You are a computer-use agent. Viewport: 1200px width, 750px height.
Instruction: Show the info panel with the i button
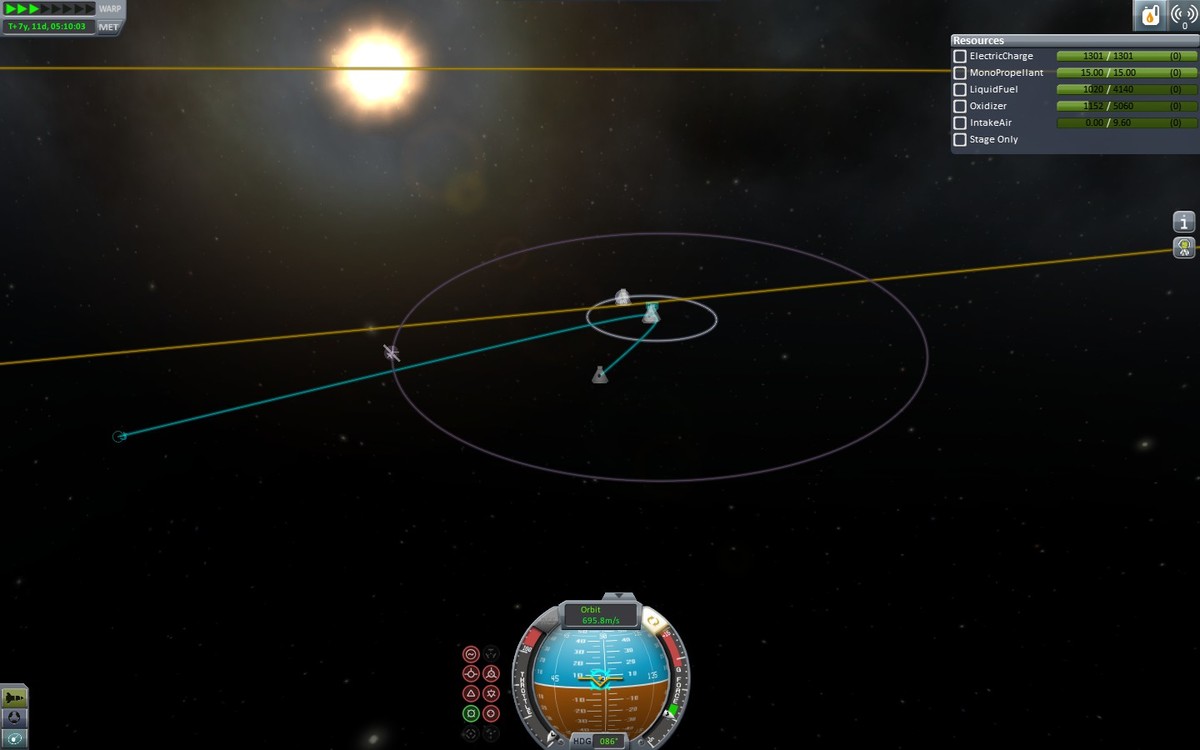pos(1184,222)
